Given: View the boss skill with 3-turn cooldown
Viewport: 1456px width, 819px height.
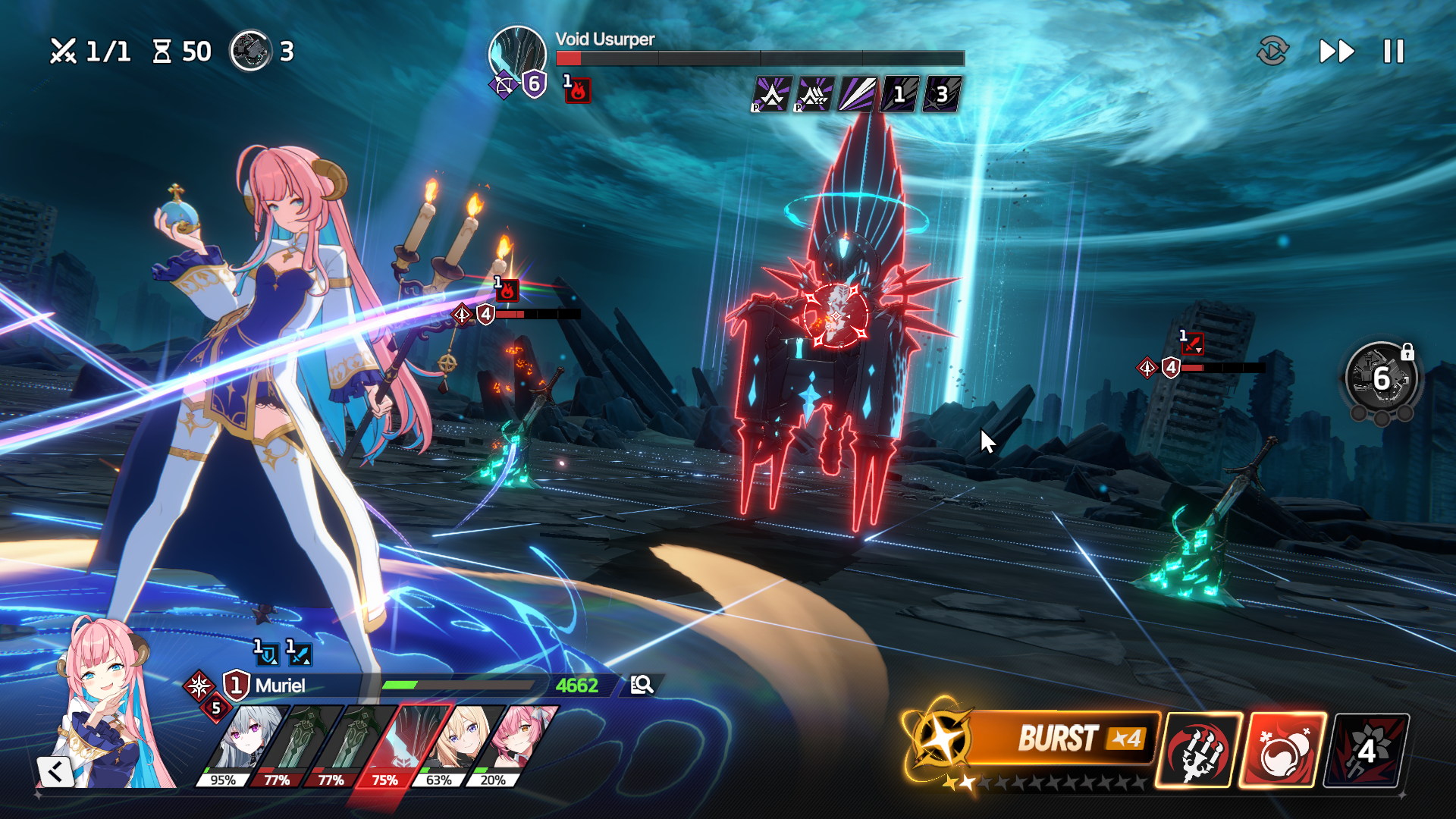Looking at the screenshot, I should click(x=942, y=95).
